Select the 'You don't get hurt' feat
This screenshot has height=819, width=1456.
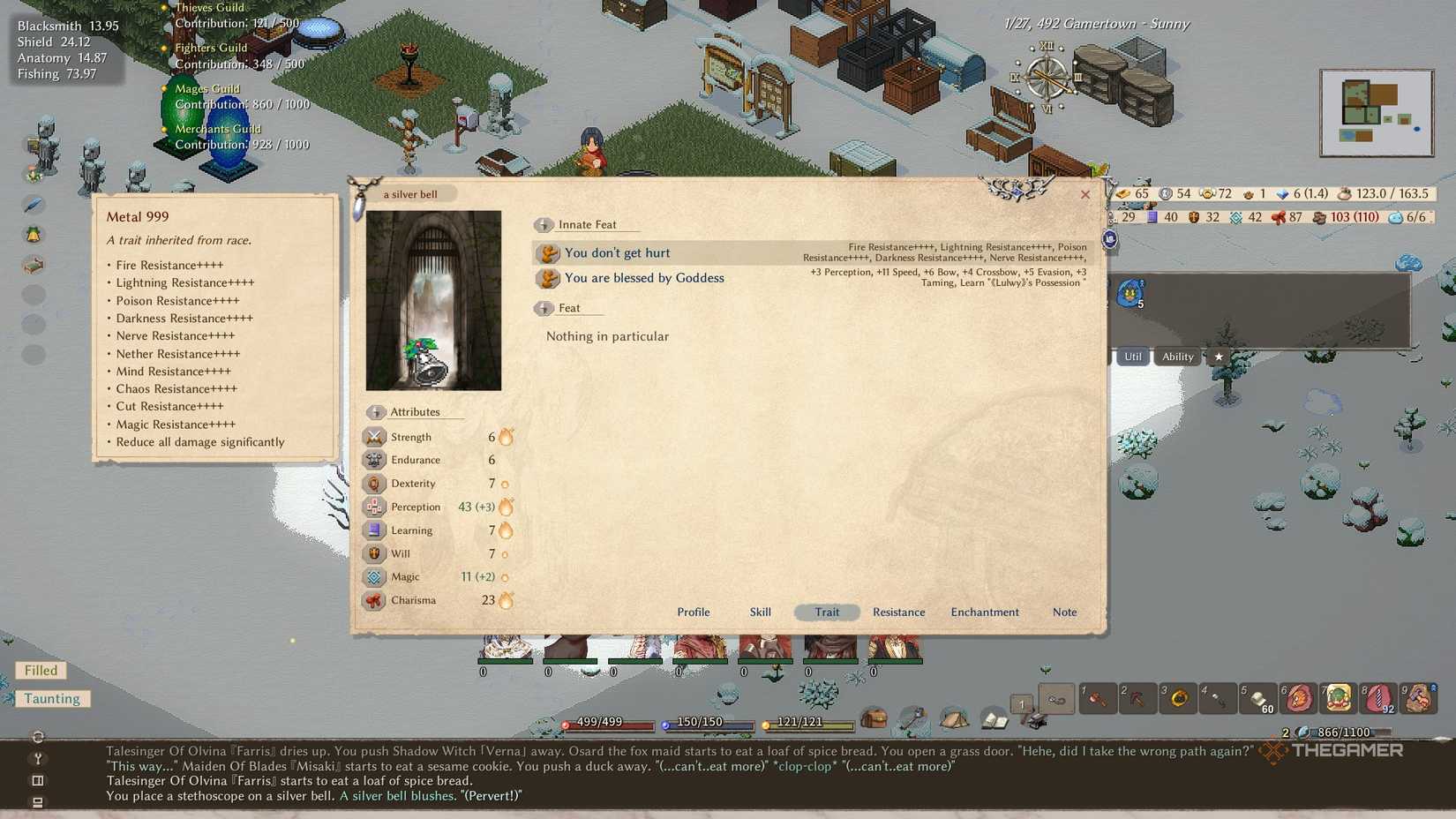tap(617, 252)
